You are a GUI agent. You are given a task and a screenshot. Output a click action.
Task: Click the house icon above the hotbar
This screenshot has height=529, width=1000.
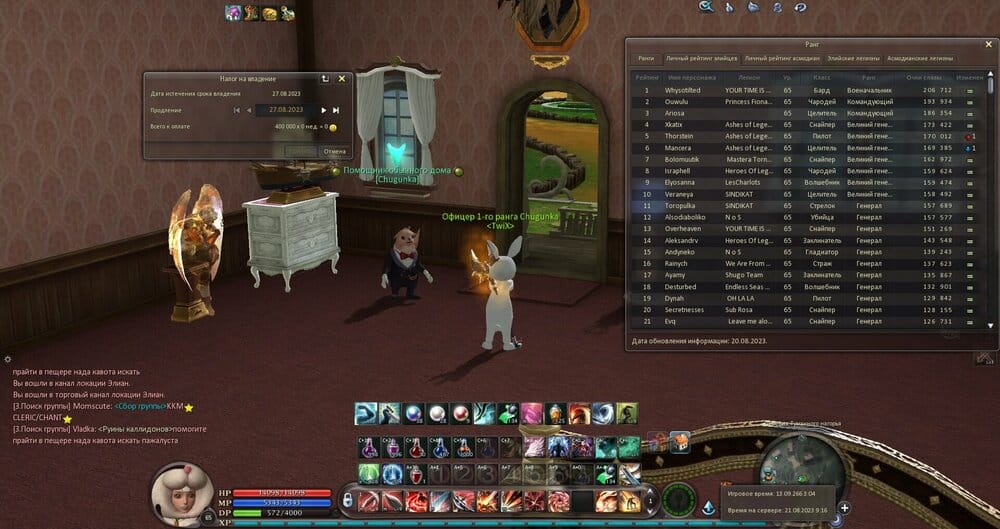pyautogui.click(x=679, y=441)
